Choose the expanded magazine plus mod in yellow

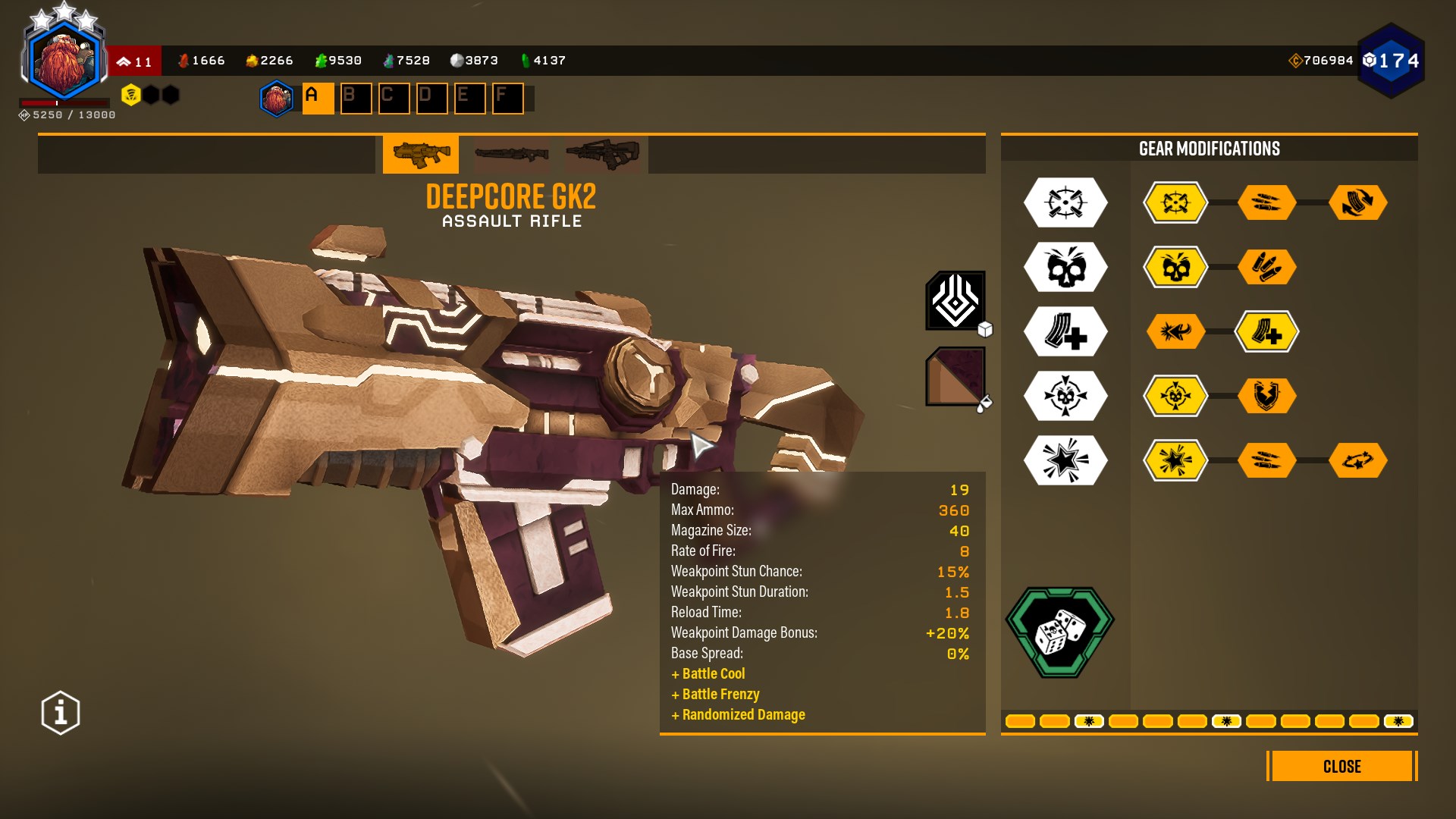click(x=1266, y=331)
